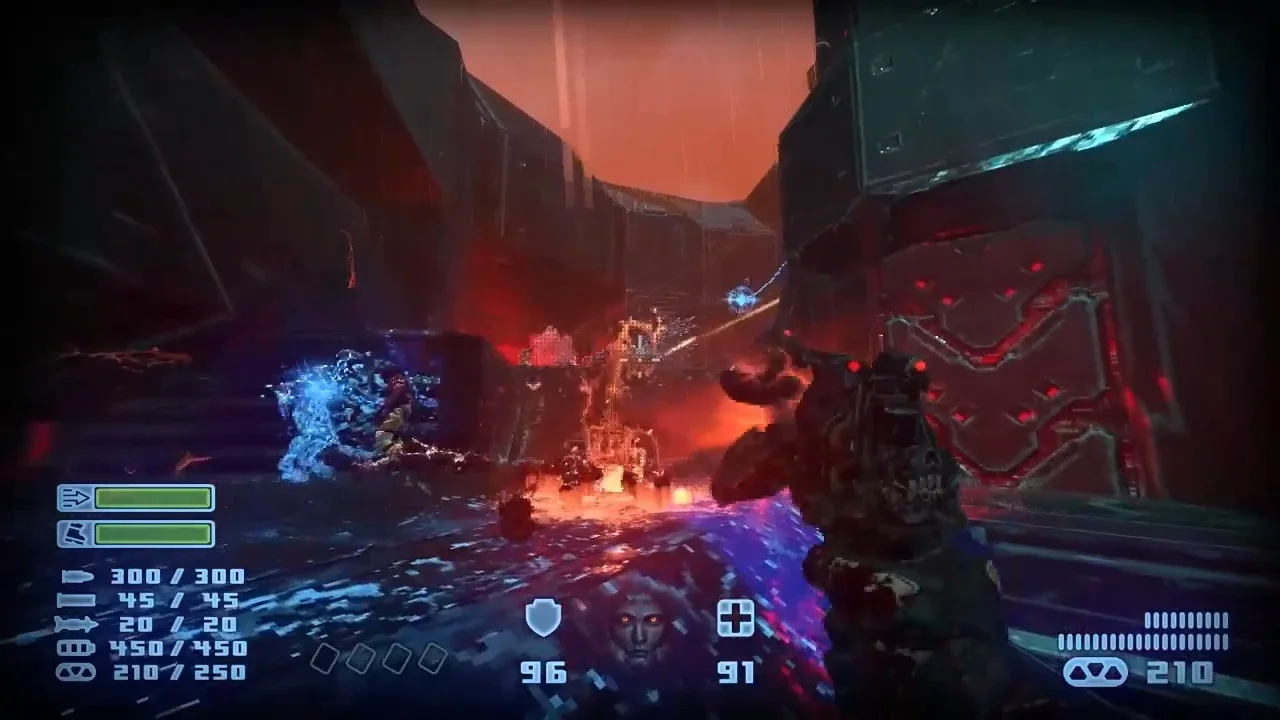Click the armor shield icon
Image resolution: width=1280 pixels, height=720 pixels.
click(x=543, y=618)
